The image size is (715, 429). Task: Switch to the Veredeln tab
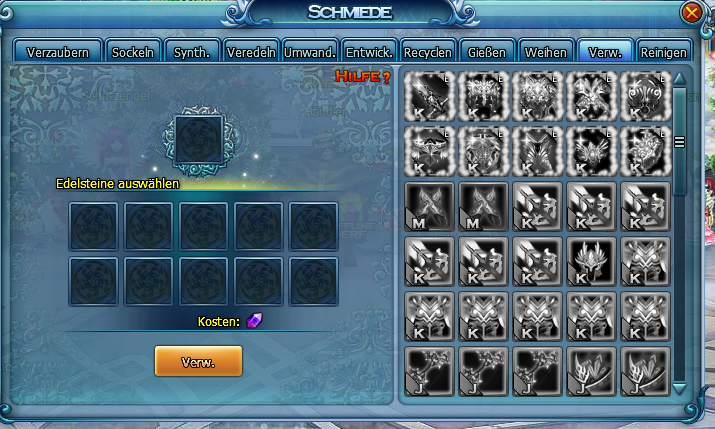[250, 52]
